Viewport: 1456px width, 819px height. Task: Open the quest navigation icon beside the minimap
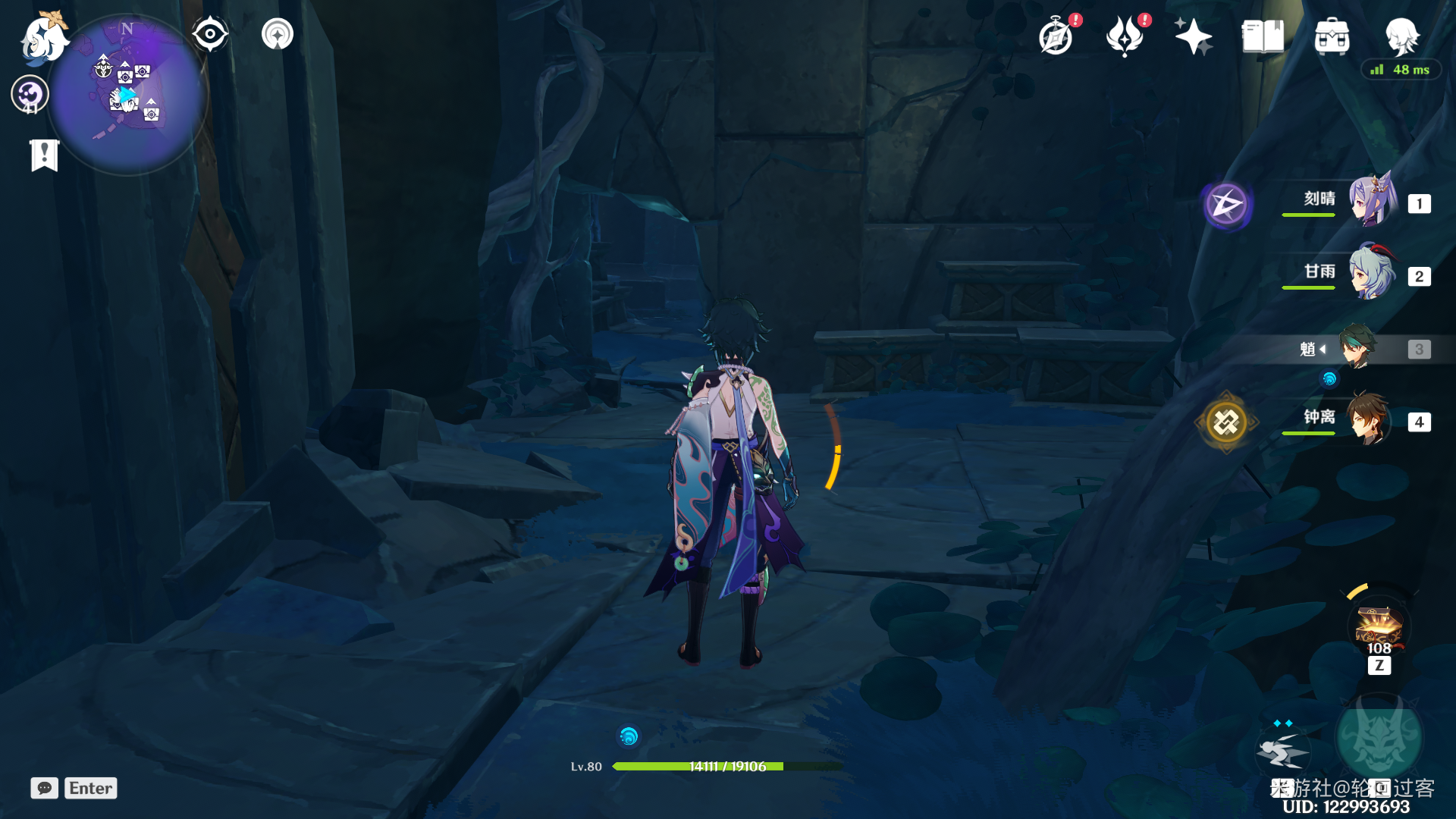pyautogui.click(x=277, y=34)
